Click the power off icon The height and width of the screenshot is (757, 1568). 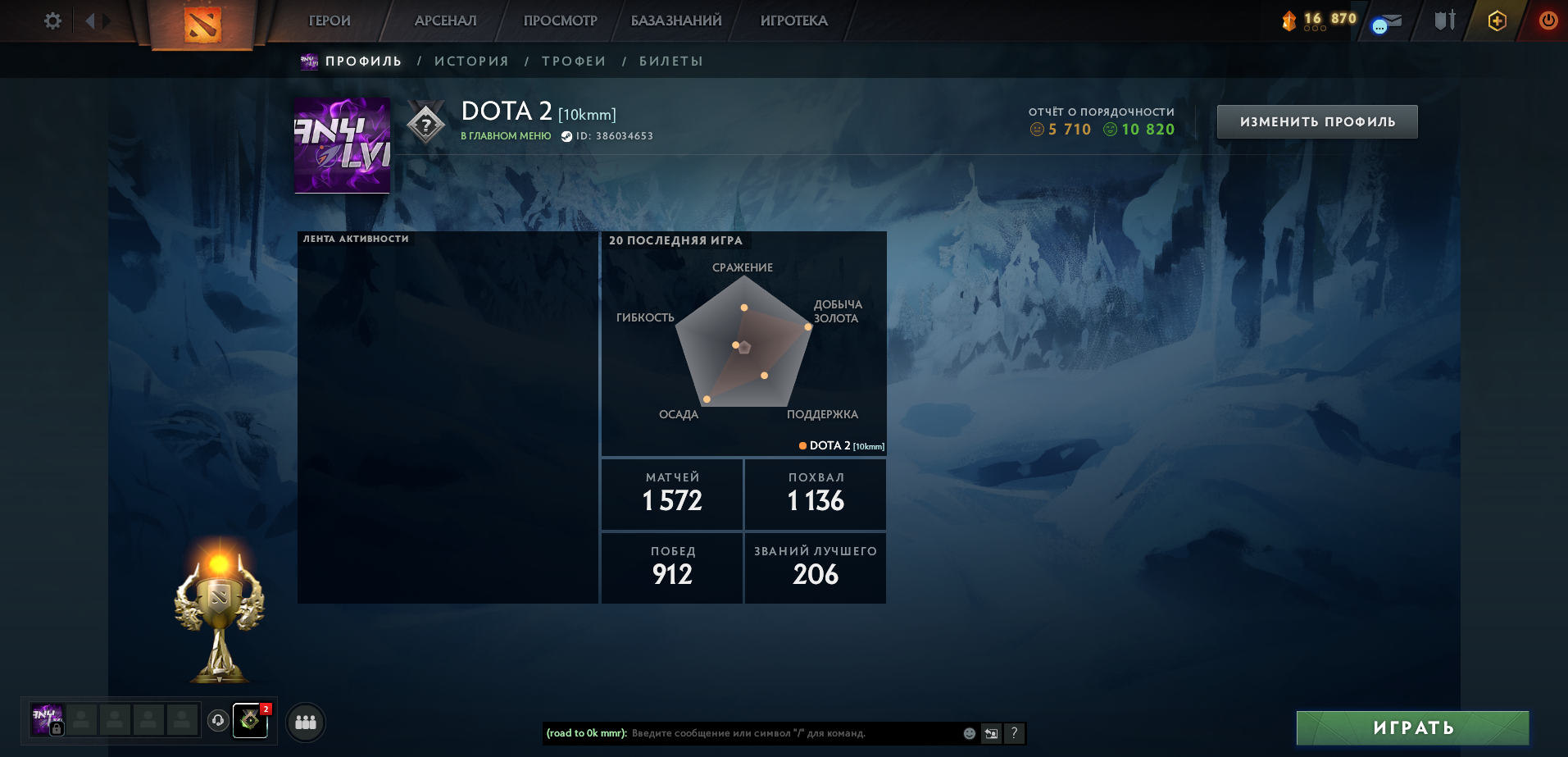pos(1549,21)
